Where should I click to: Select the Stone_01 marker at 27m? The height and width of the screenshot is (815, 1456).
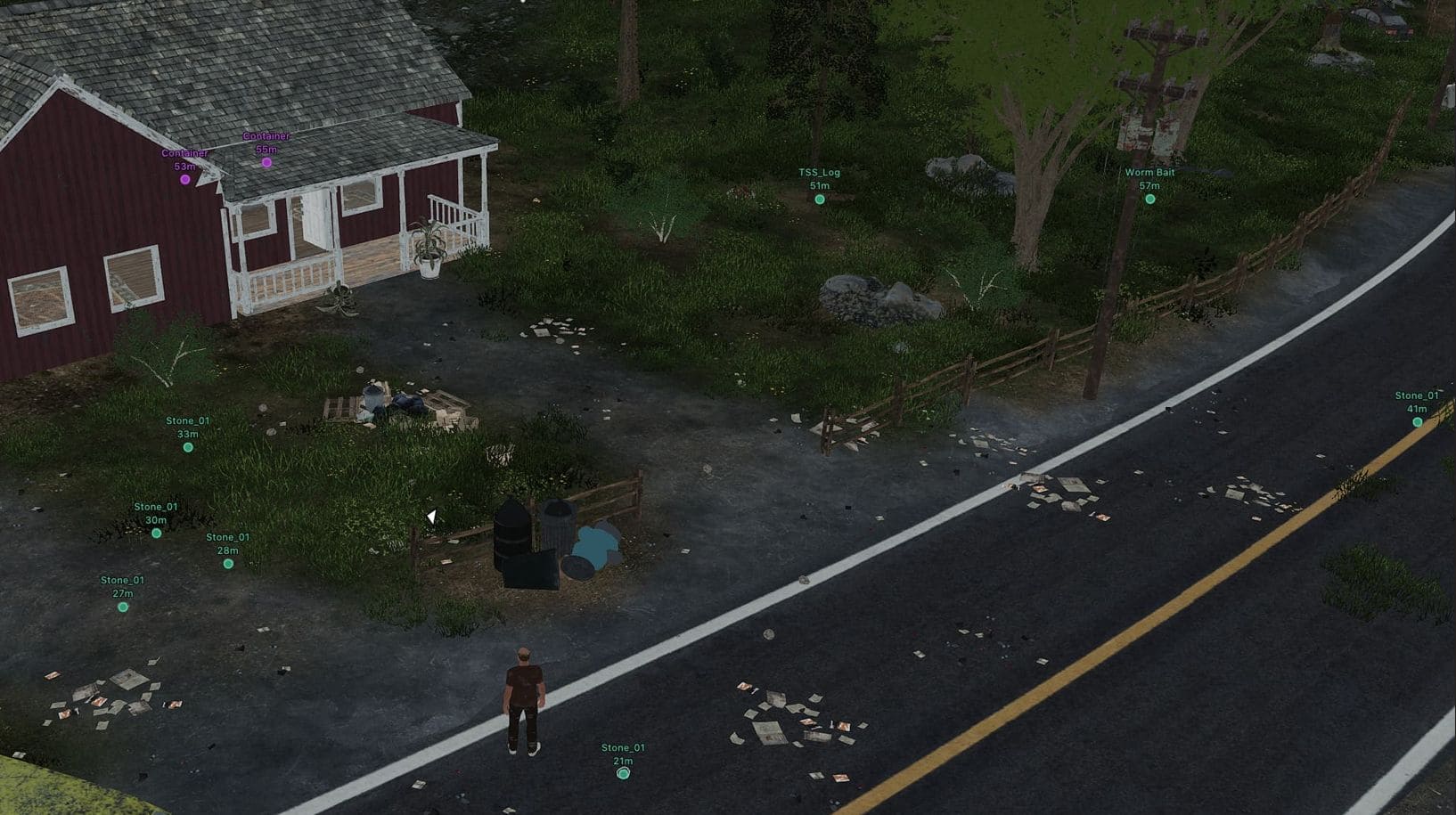point(123,607)
